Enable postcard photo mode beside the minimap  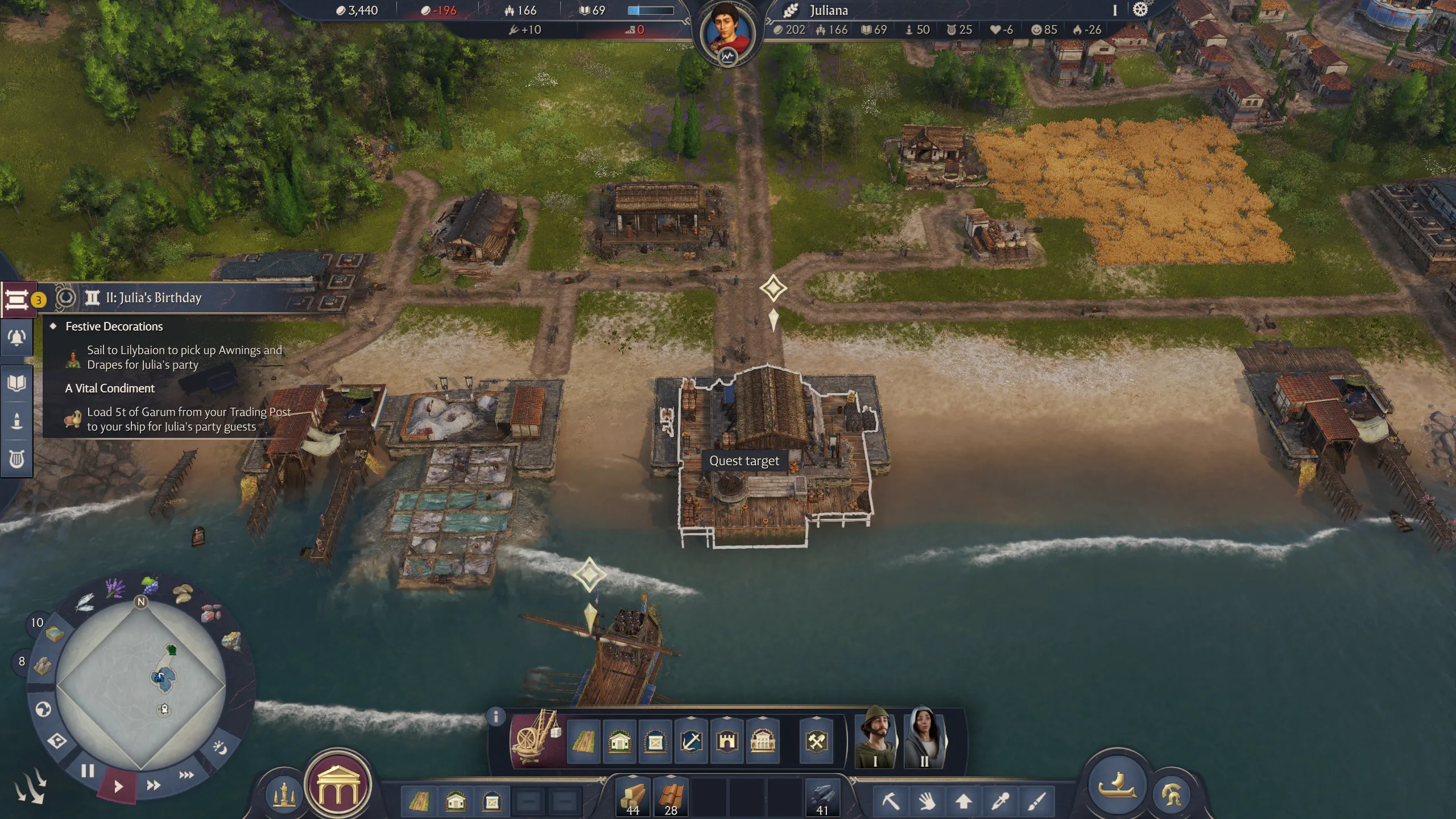(57, 741)
